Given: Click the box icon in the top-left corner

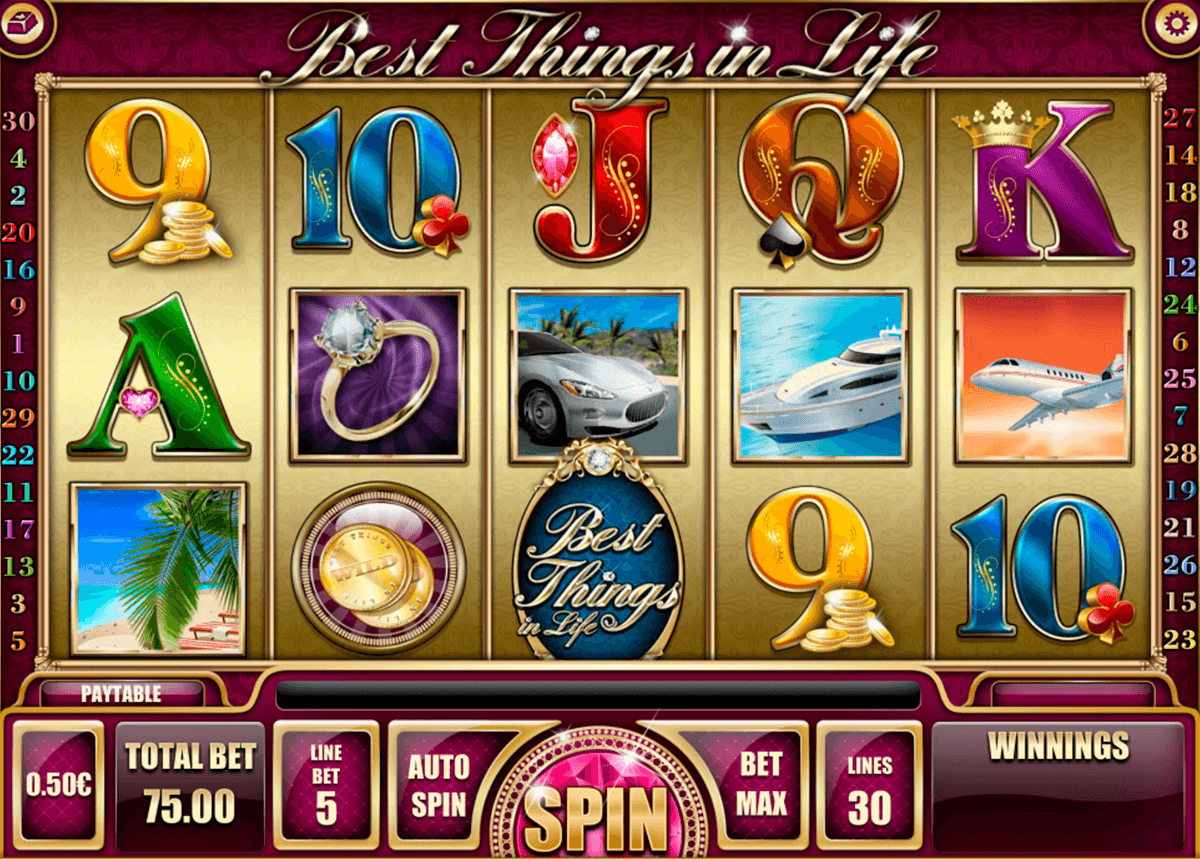Looking at the screenshot, I should [24, 21].
